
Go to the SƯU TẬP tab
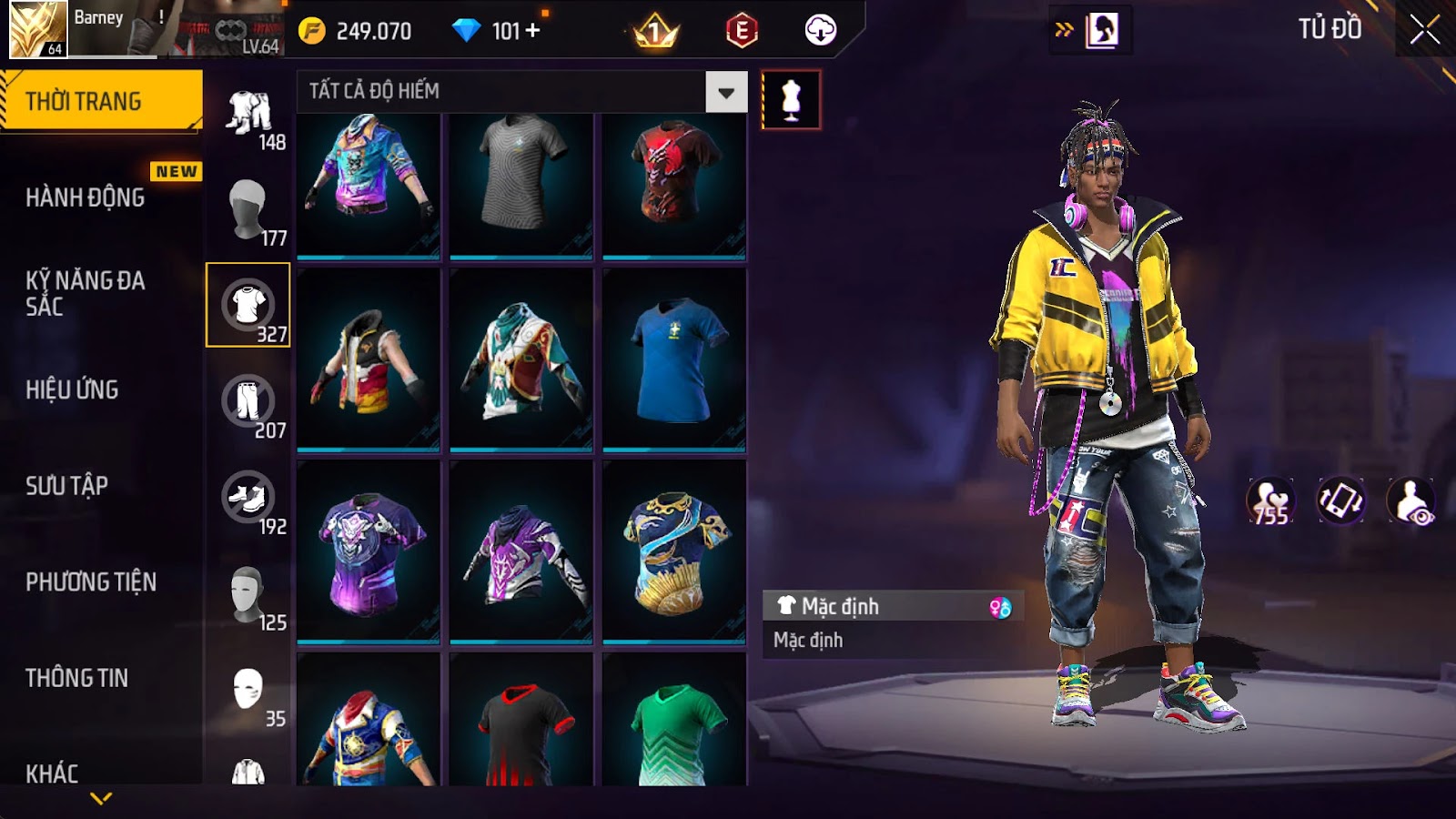[67, 486]
